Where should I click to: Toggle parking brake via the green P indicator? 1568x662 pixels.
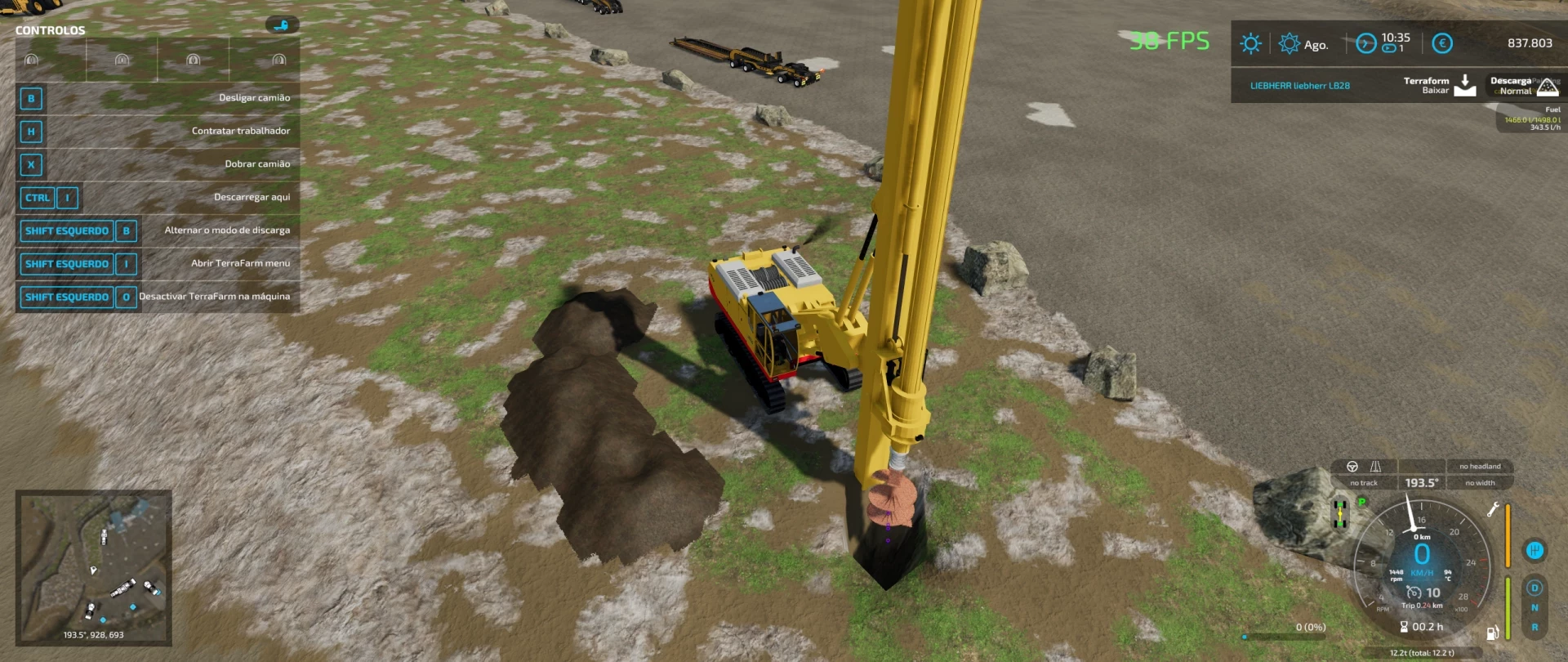click(1361, 503)
